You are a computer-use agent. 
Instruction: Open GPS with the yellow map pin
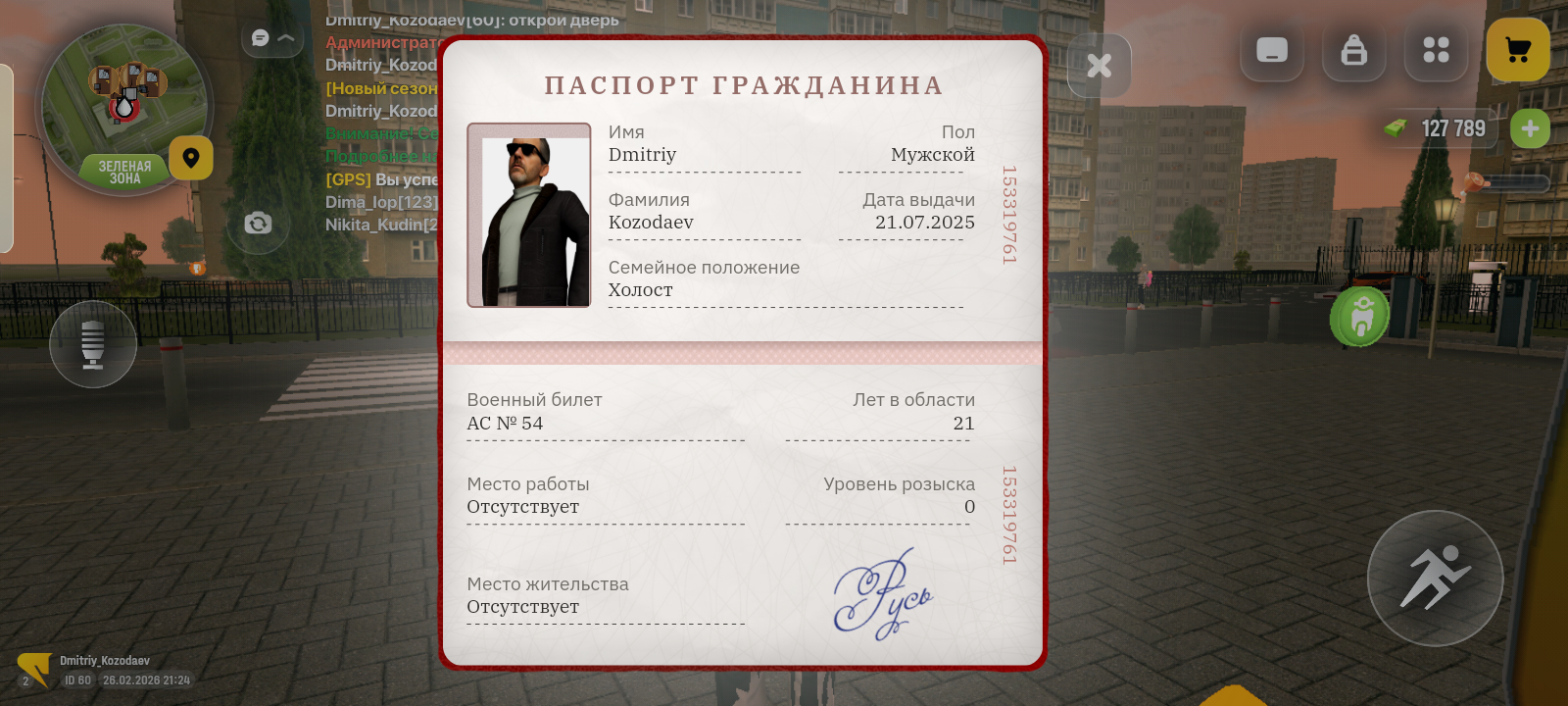(191, 158)
